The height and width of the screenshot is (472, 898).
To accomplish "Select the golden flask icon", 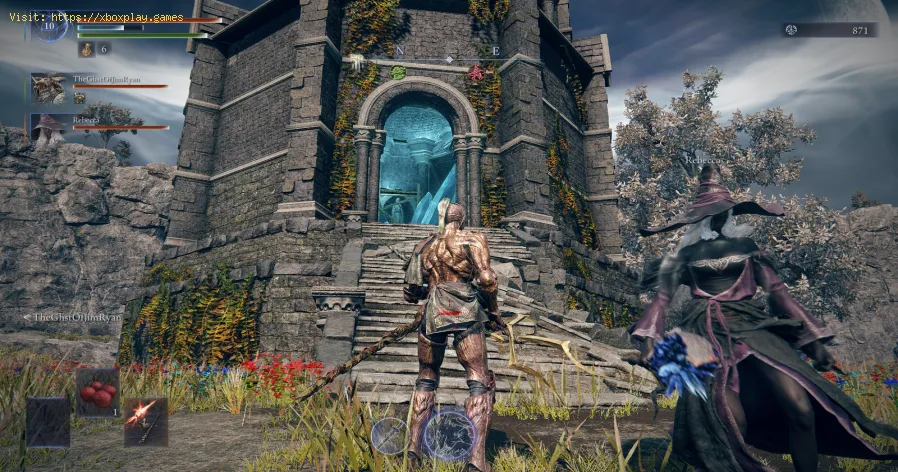I will tap(86, 48).
